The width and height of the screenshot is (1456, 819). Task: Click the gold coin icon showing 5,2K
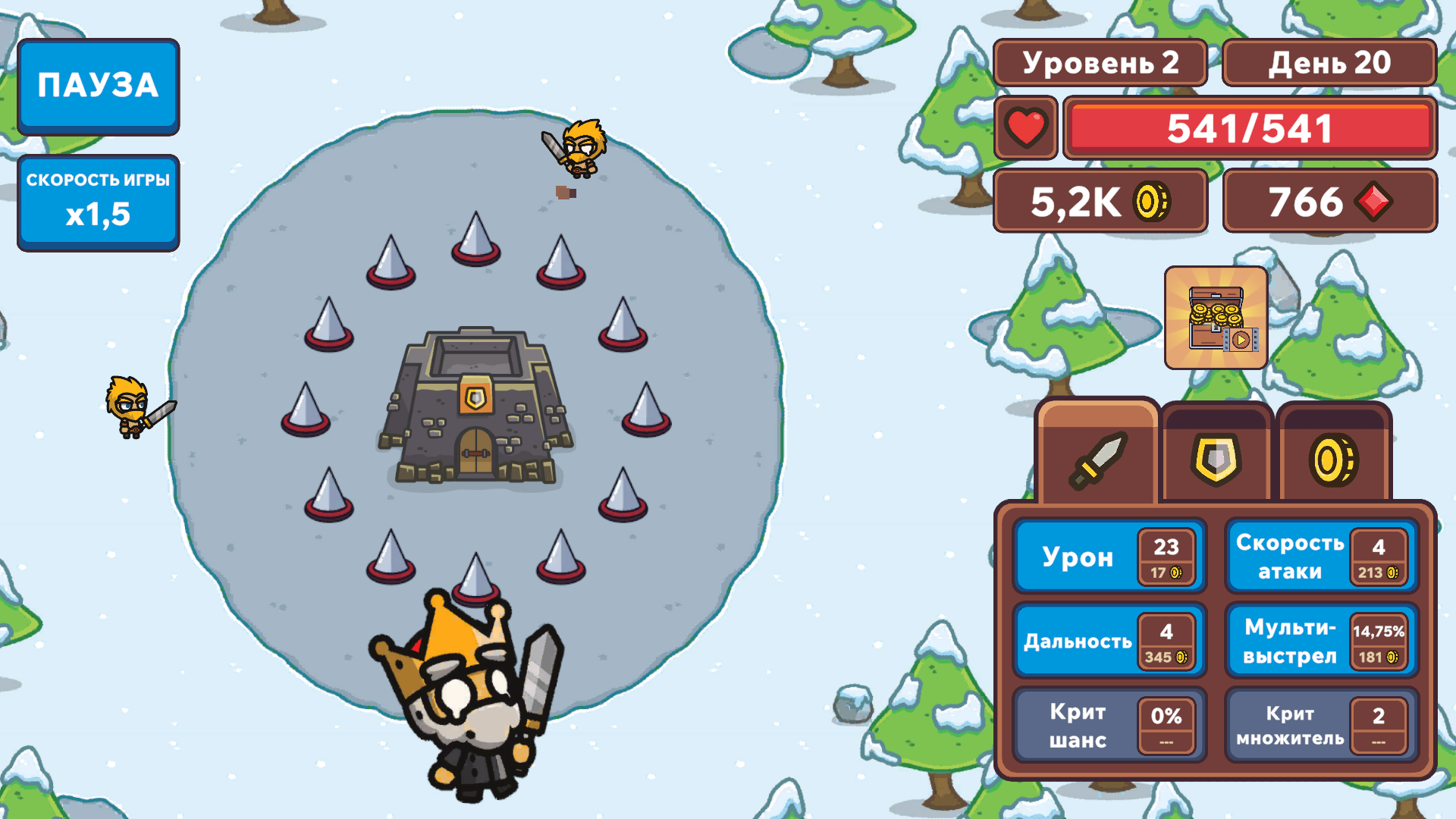(1151, 202)
